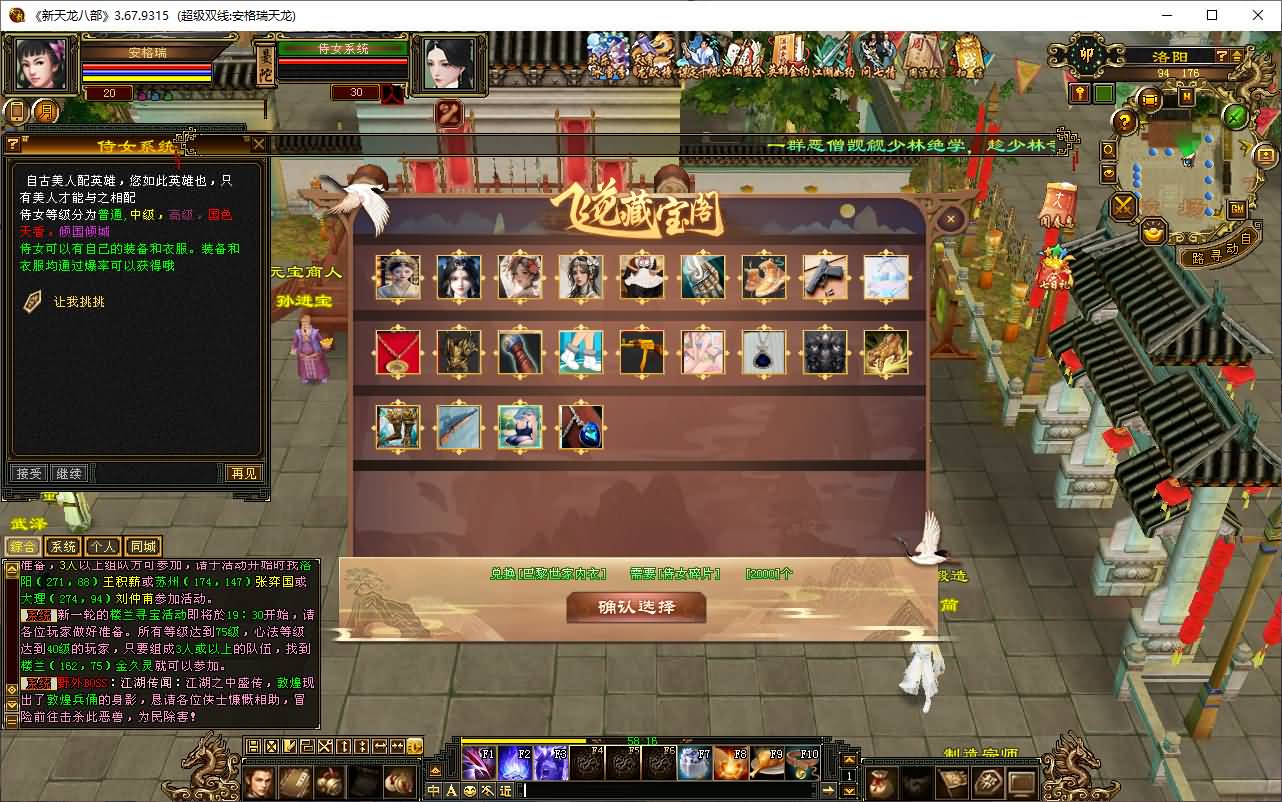Click the help question mark beside 洛阳
This screenshot has width=1282, height=802.
1221,56
